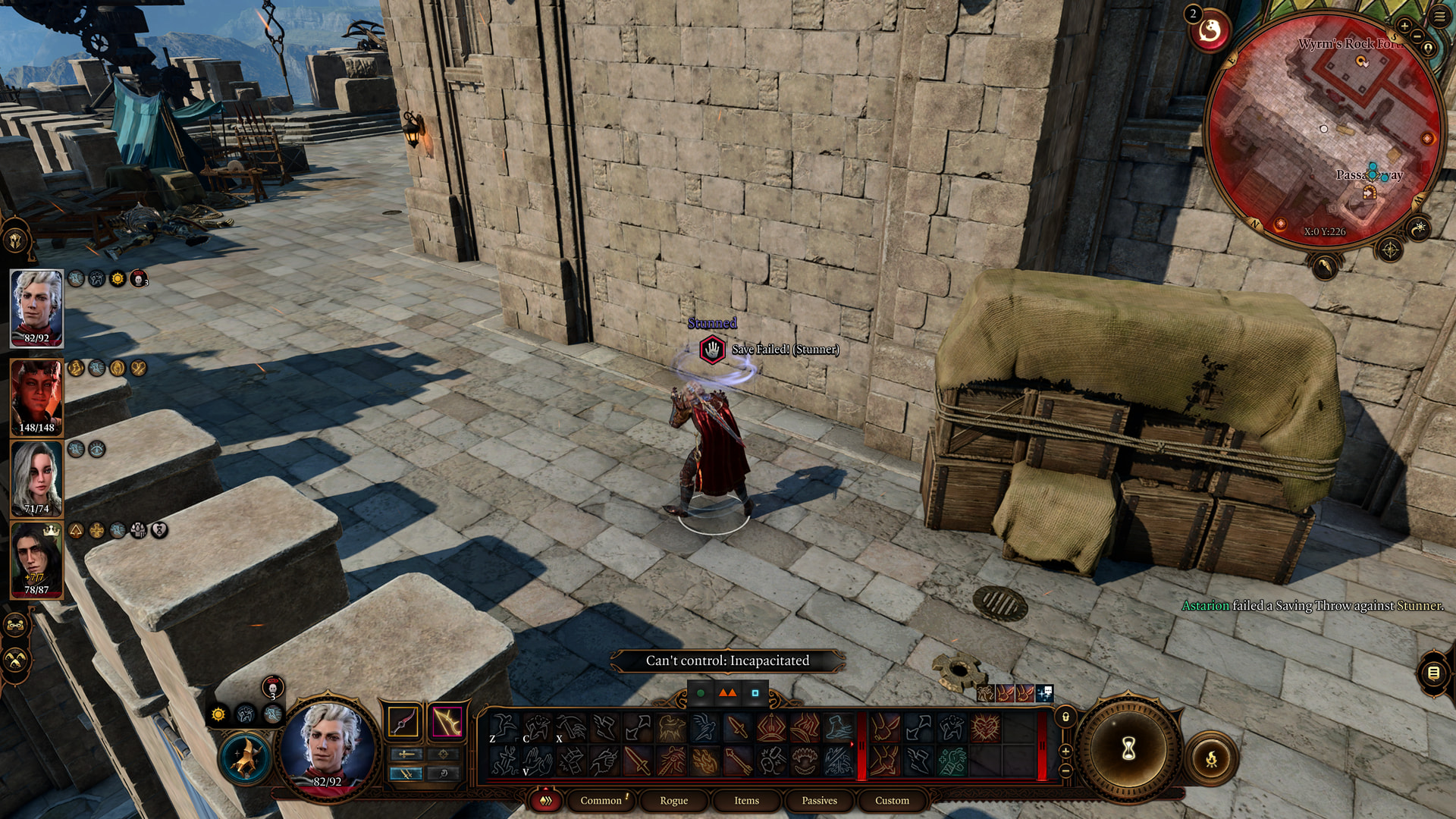The image size is (1456, 819).
Task: Select the dark-haired crowned party portrait
Action: (36, 560)
